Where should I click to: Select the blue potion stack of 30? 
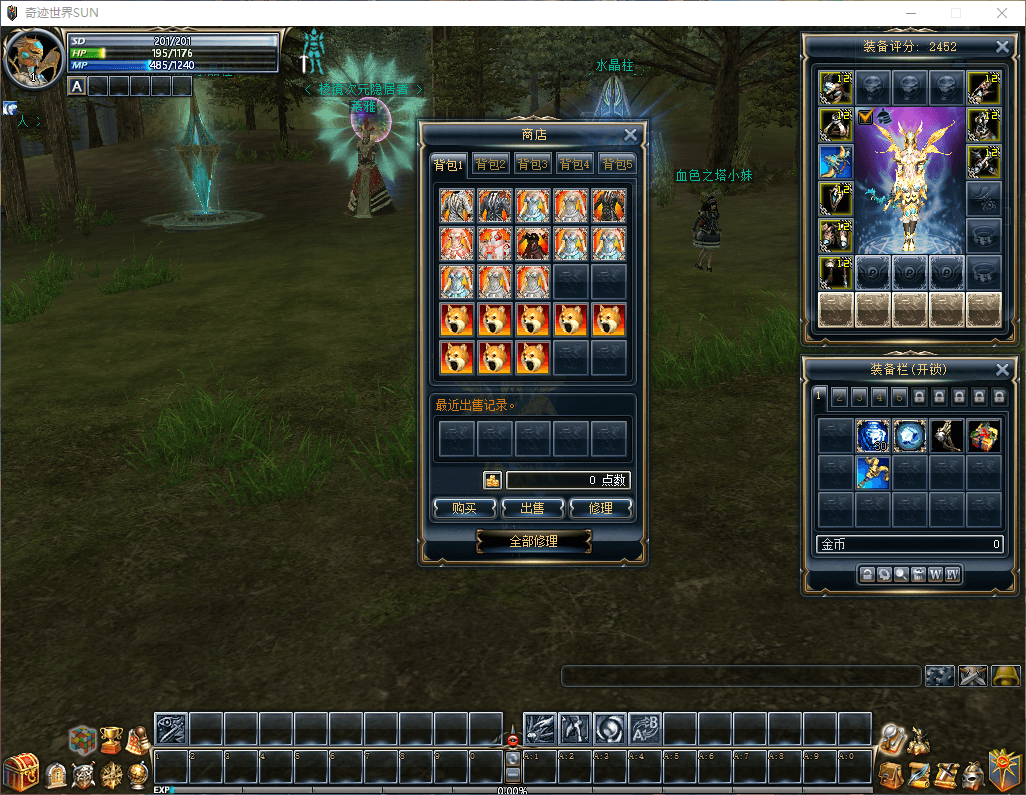pyautogui.click(x=872, y=435)
